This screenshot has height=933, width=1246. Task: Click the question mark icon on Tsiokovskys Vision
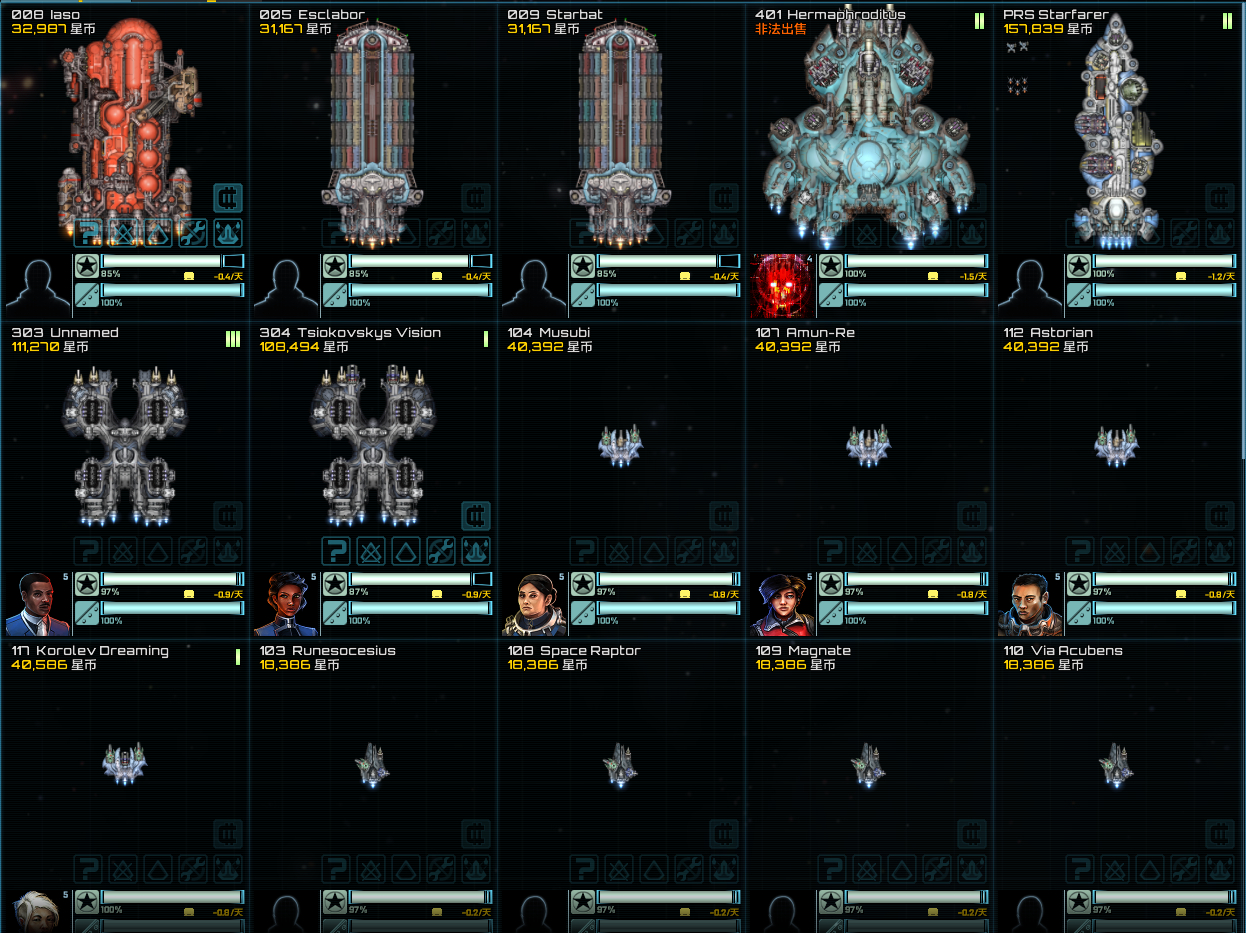pyautogui.click(x=336, y=551)
